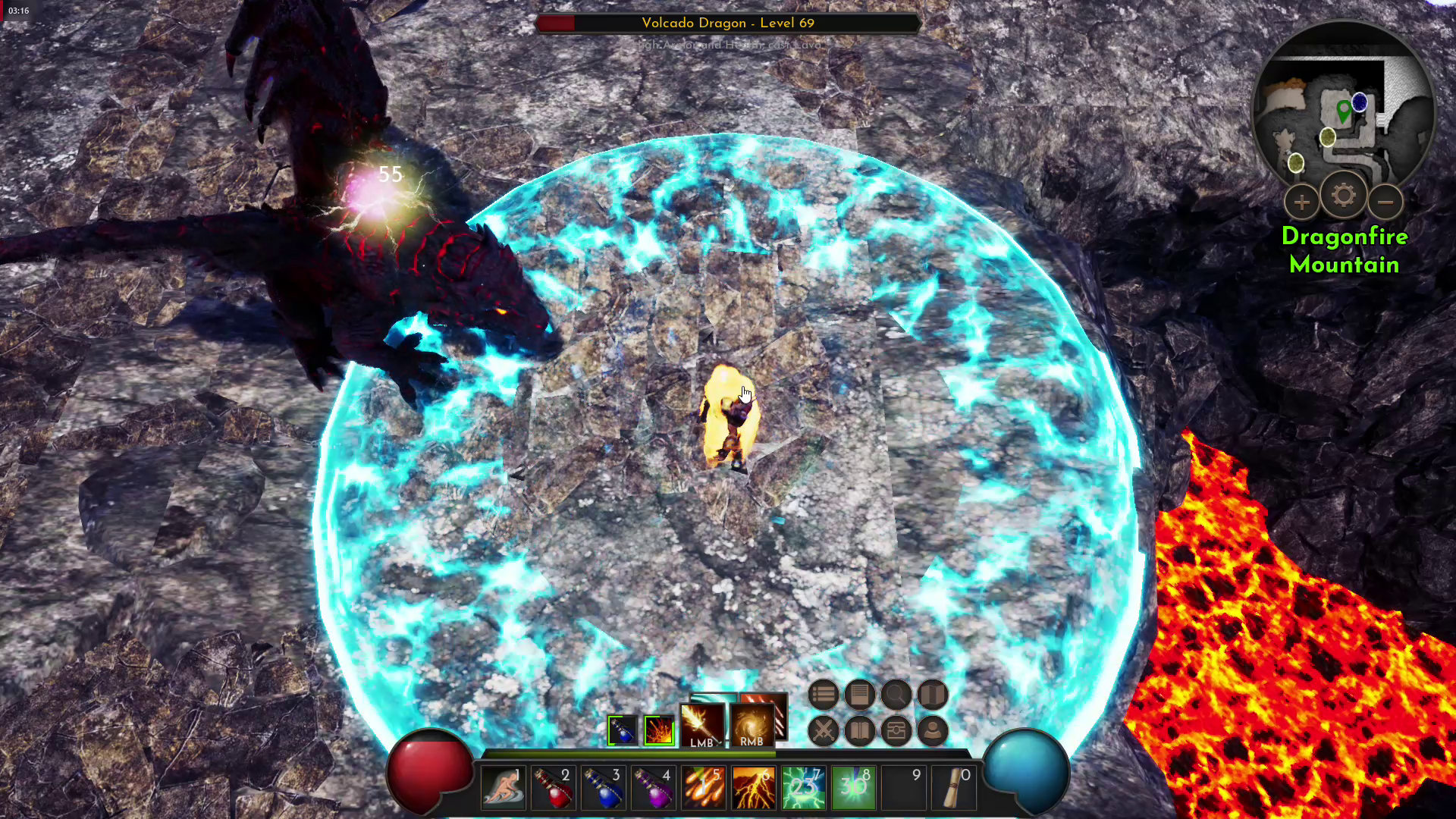The image size is (1456, 819).
Task: Open the treasure chest inventory button
Action: point(896,731)
